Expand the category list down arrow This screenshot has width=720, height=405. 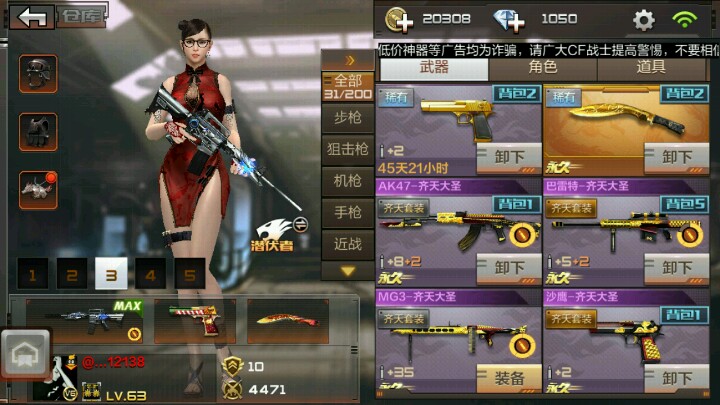347,270
